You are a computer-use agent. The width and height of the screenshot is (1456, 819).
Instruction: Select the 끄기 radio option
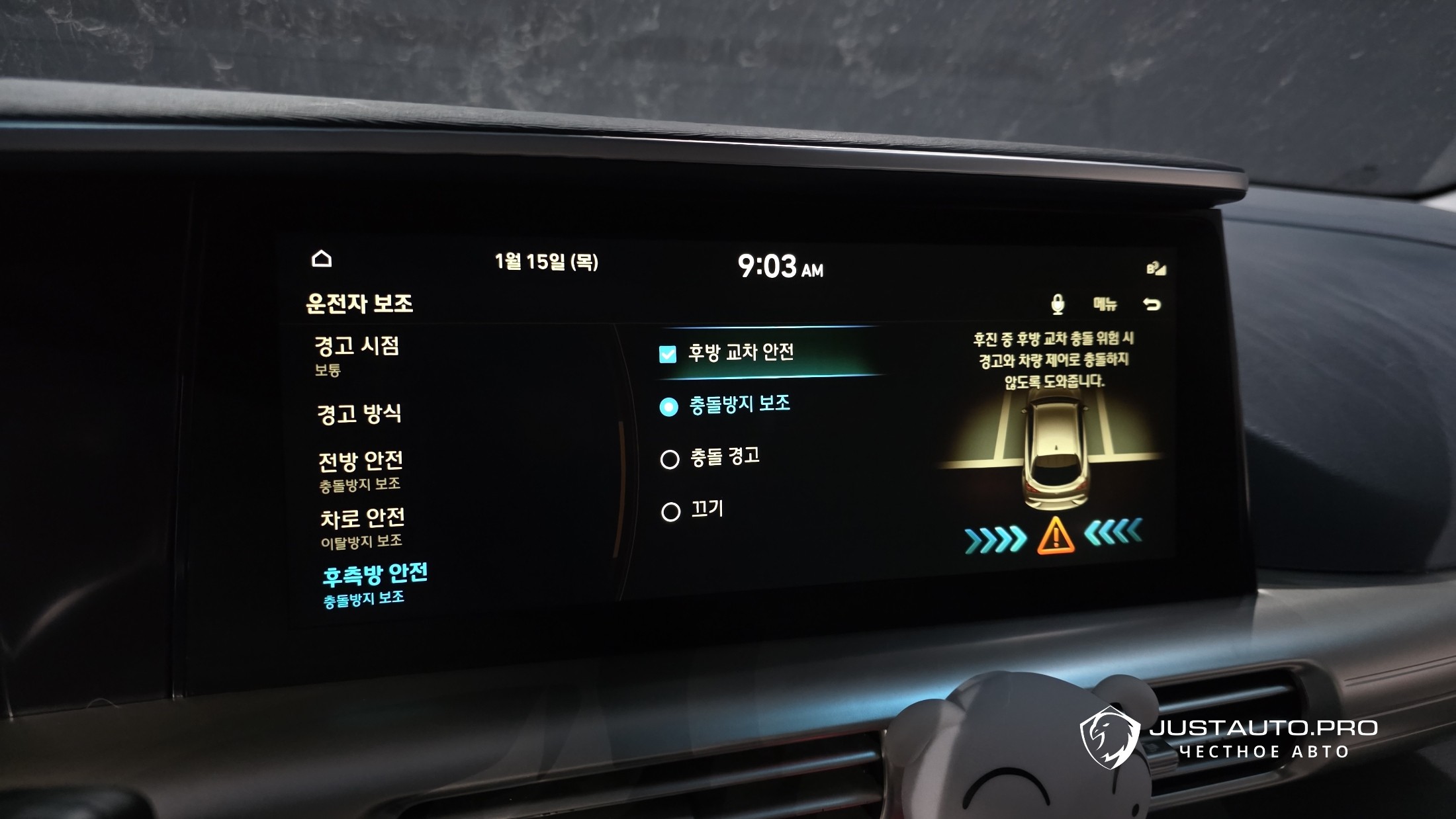pyautogui.click(x=670, y=512)
